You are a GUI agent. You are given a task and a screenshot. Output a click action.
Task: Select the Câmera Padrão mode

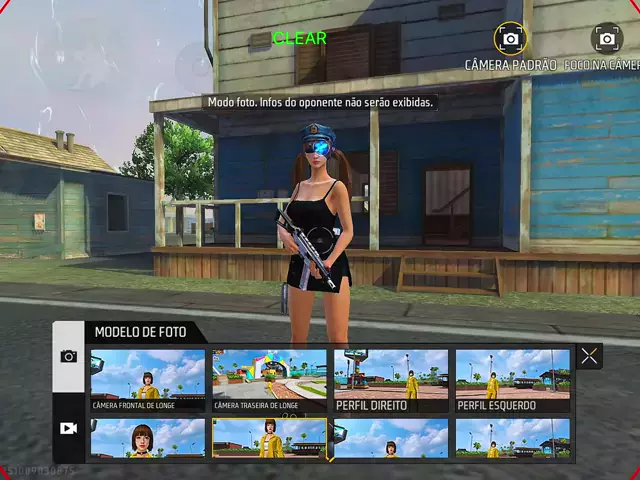511,39
